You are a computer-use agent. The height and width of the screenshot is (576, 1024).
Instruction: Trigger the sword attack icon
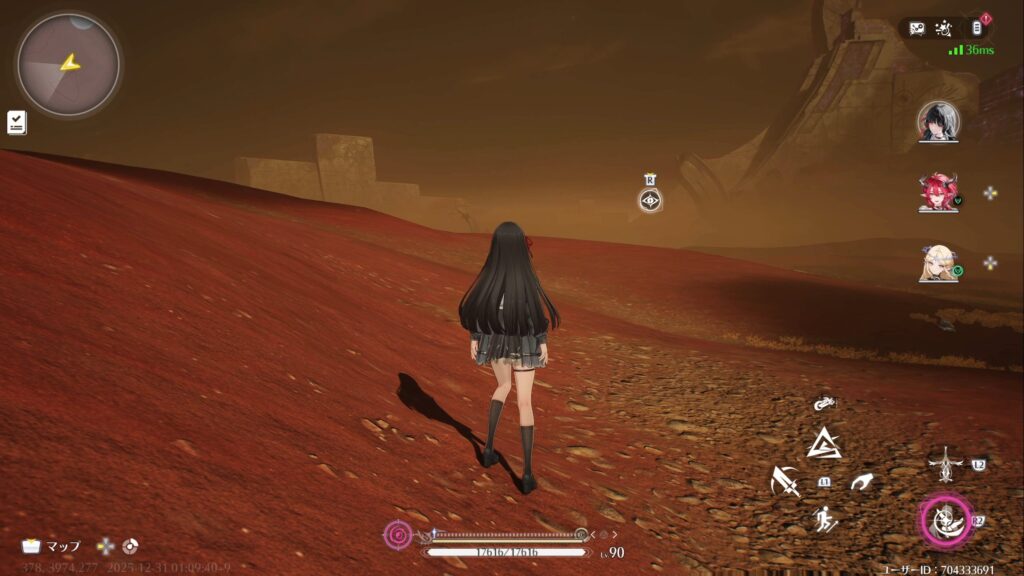(x=786, y=482)
